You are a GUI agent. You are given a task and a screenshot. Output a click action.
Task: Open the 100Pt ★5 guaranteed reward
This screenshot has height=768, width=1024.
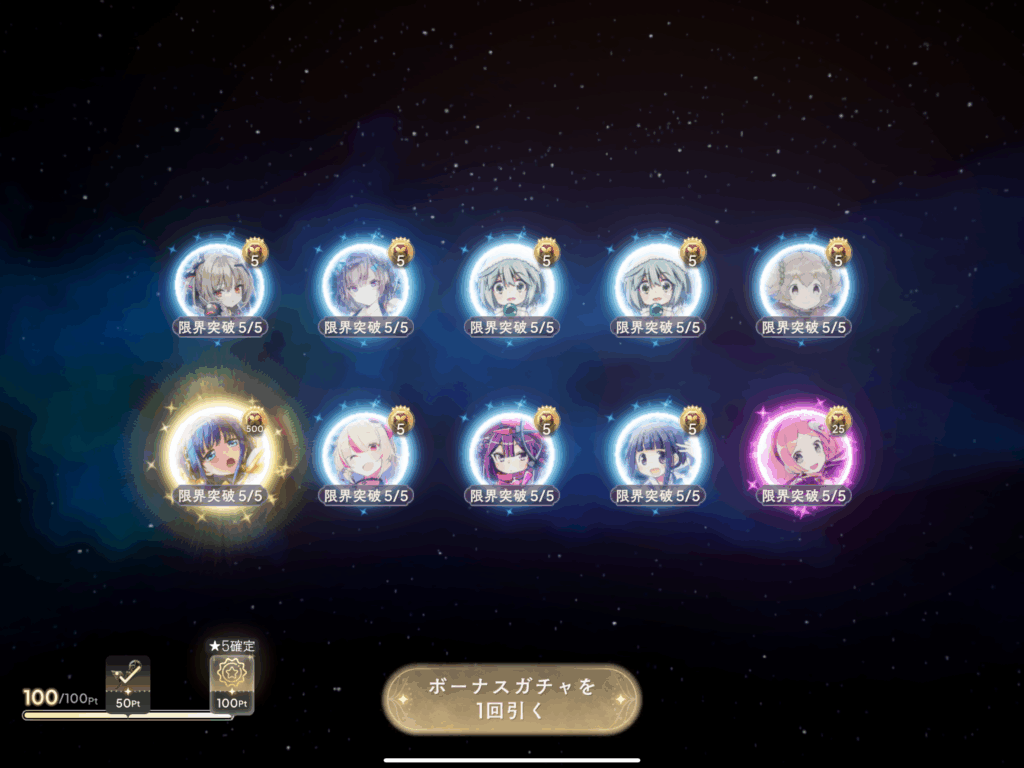coord(231,684)
